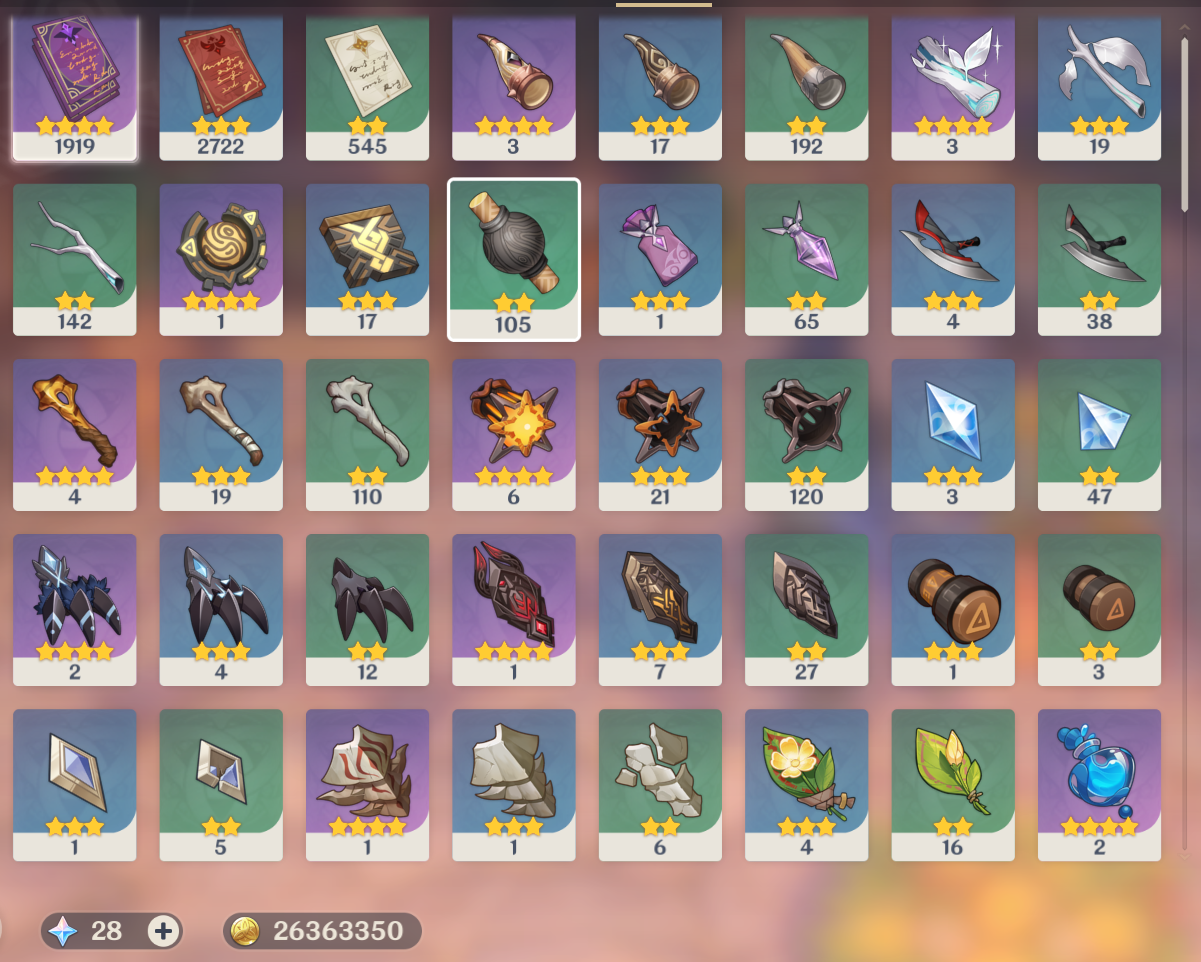Select the white branch with 142
This screenshot has width=1201, height=962.
pyautogui.click(x=75, y=258)
